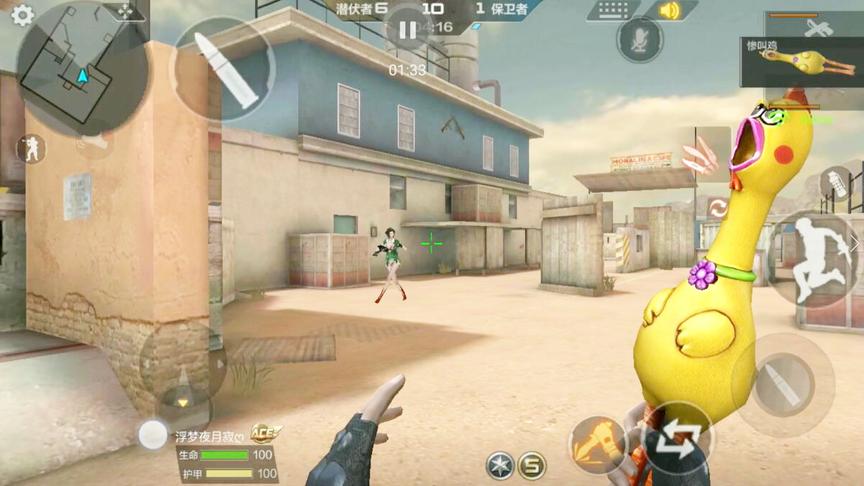Image resolution: width=864 pixels, height=486 pixels.
Task: Toggle the microphone voice chat button
Action: (638, 40)
